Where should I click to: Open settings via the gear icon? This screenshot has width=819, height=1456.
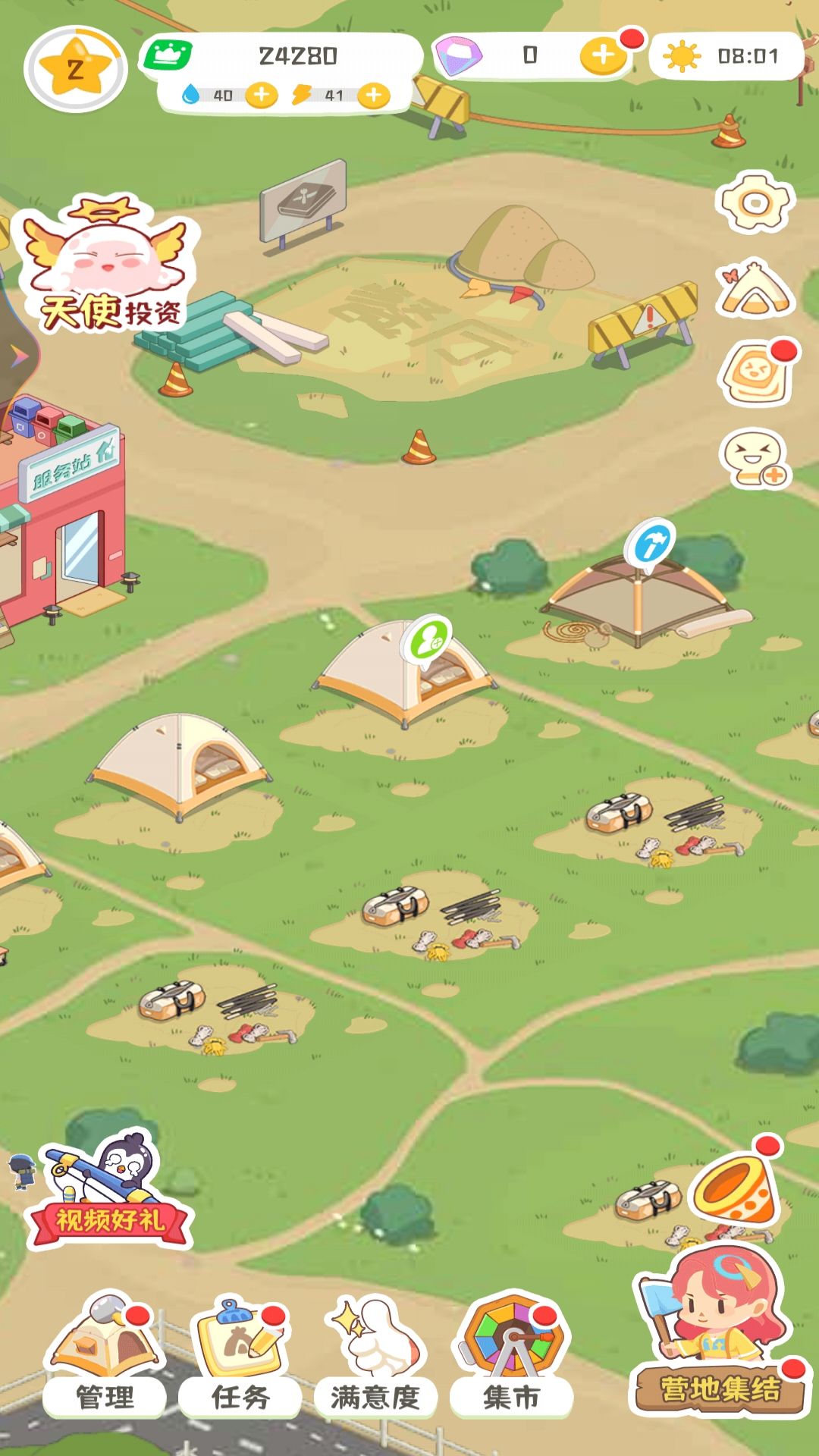pos(755,202)
